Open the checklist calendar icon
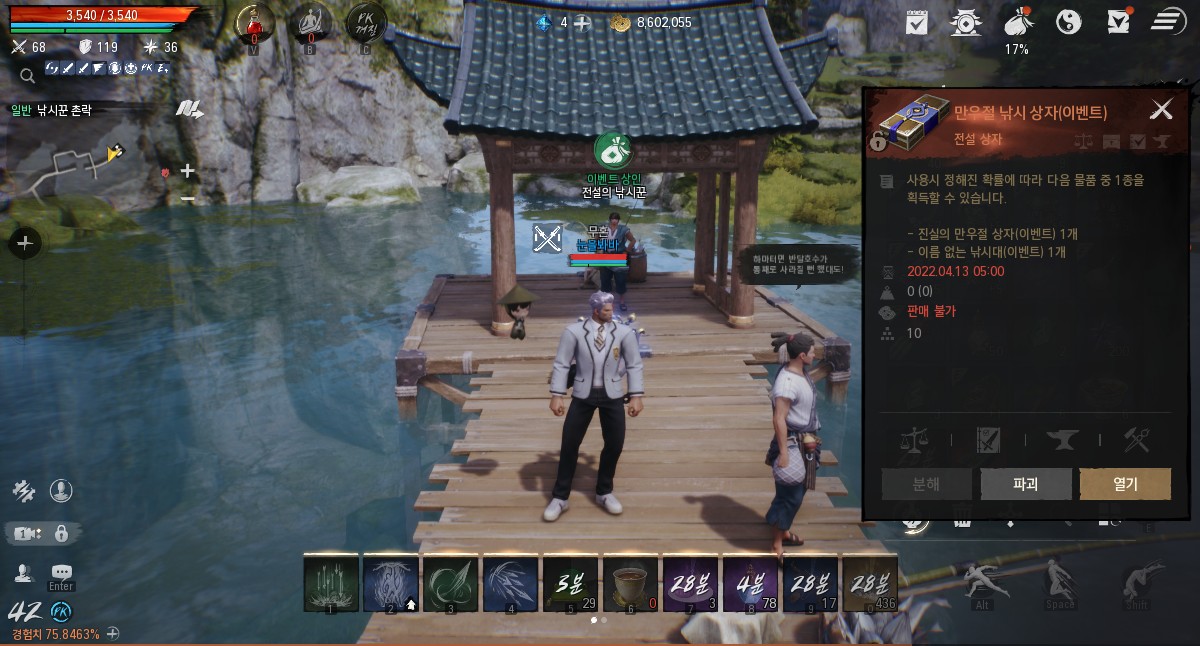 [x=917, y=21]
